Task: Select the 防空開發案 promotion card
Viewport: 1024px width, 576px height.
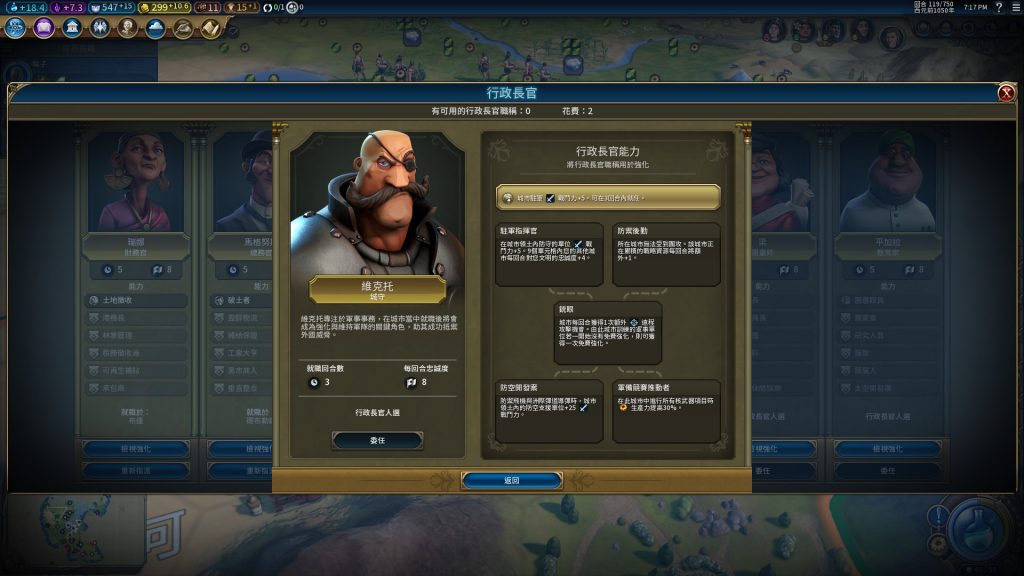Action: tap(549, 410)
